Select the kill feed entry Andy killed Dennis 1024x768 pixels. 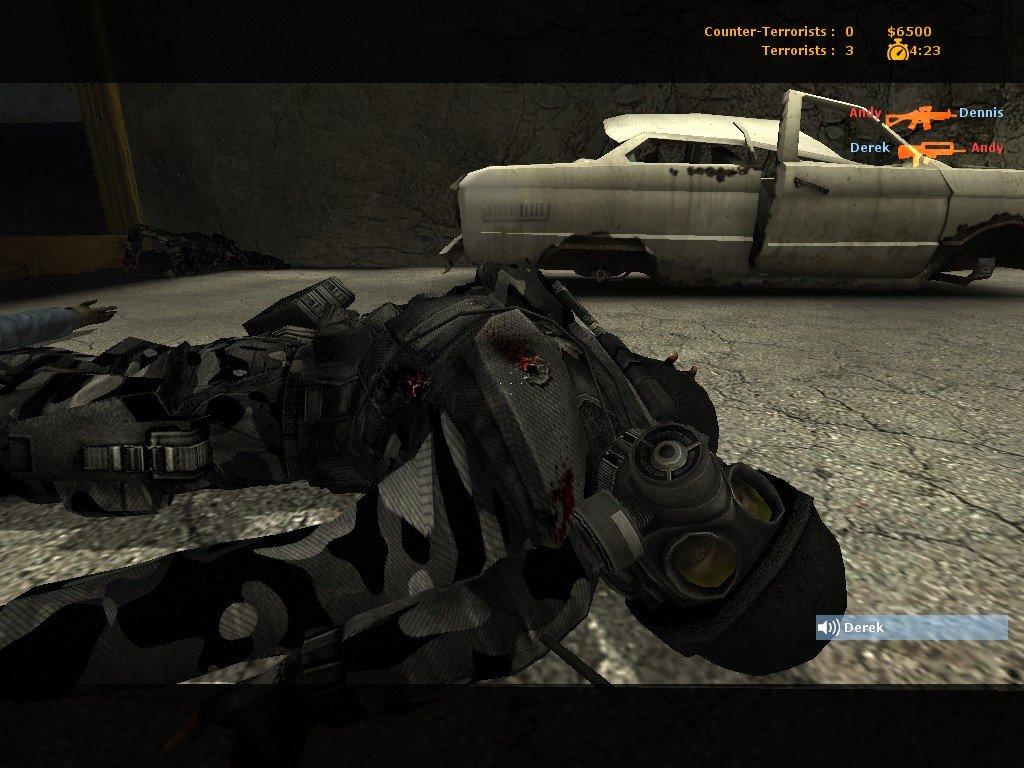pos(926,114)
